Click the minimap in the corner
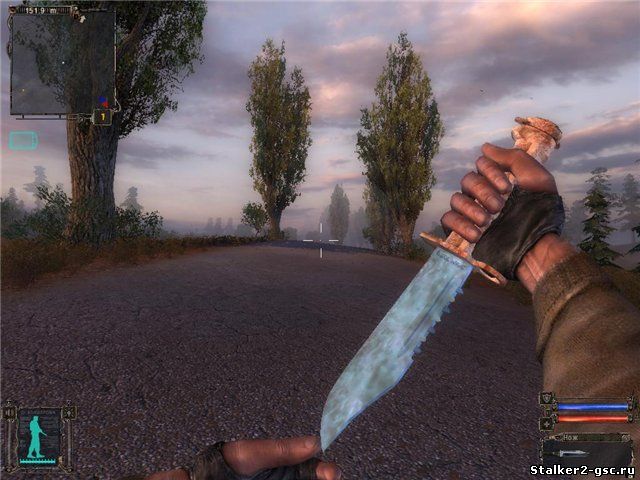 point(62,62)
